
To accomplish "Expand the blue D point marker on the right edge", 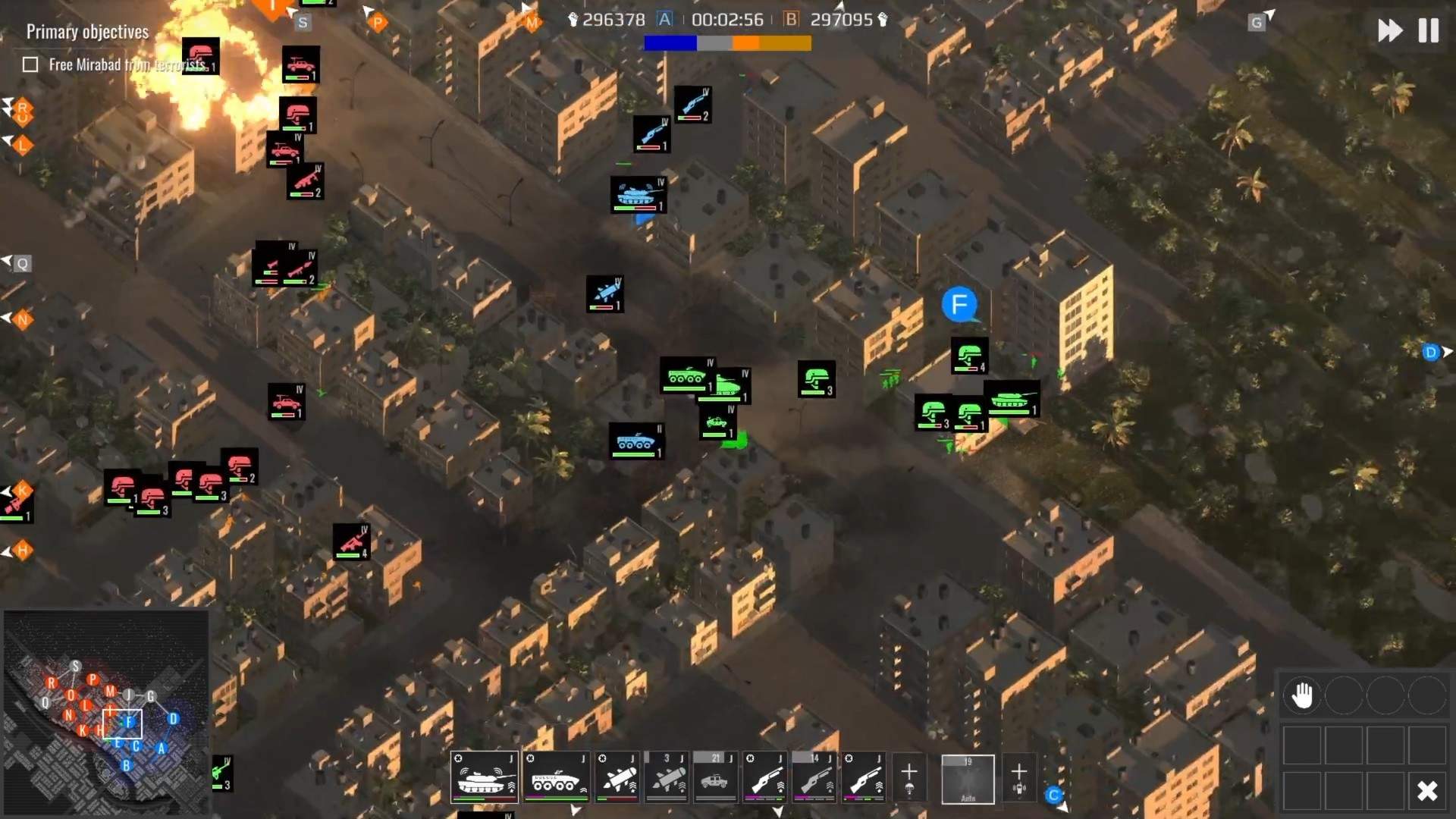I will (1430, 352).
